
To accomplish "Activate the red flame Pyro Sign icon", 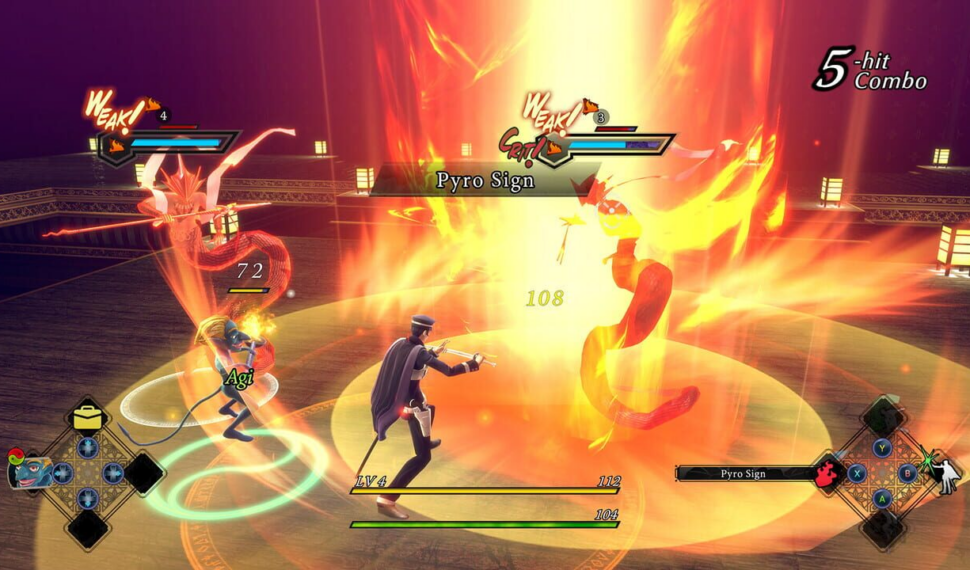I will click(826, 473).
